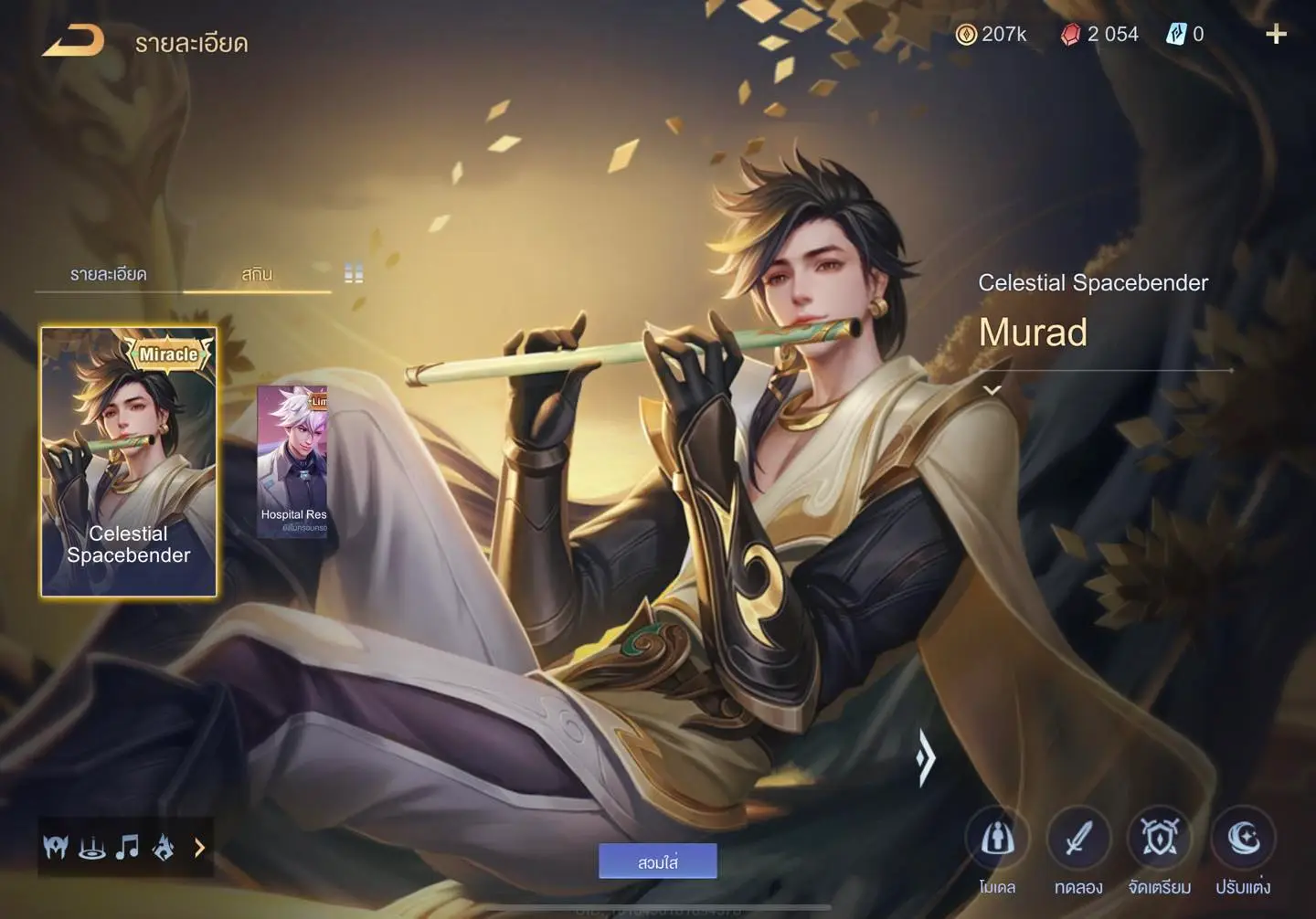1316x919 pixels.
Task: Open the grid view icon beside สกิน tab
Action: [x=354, y=272]
